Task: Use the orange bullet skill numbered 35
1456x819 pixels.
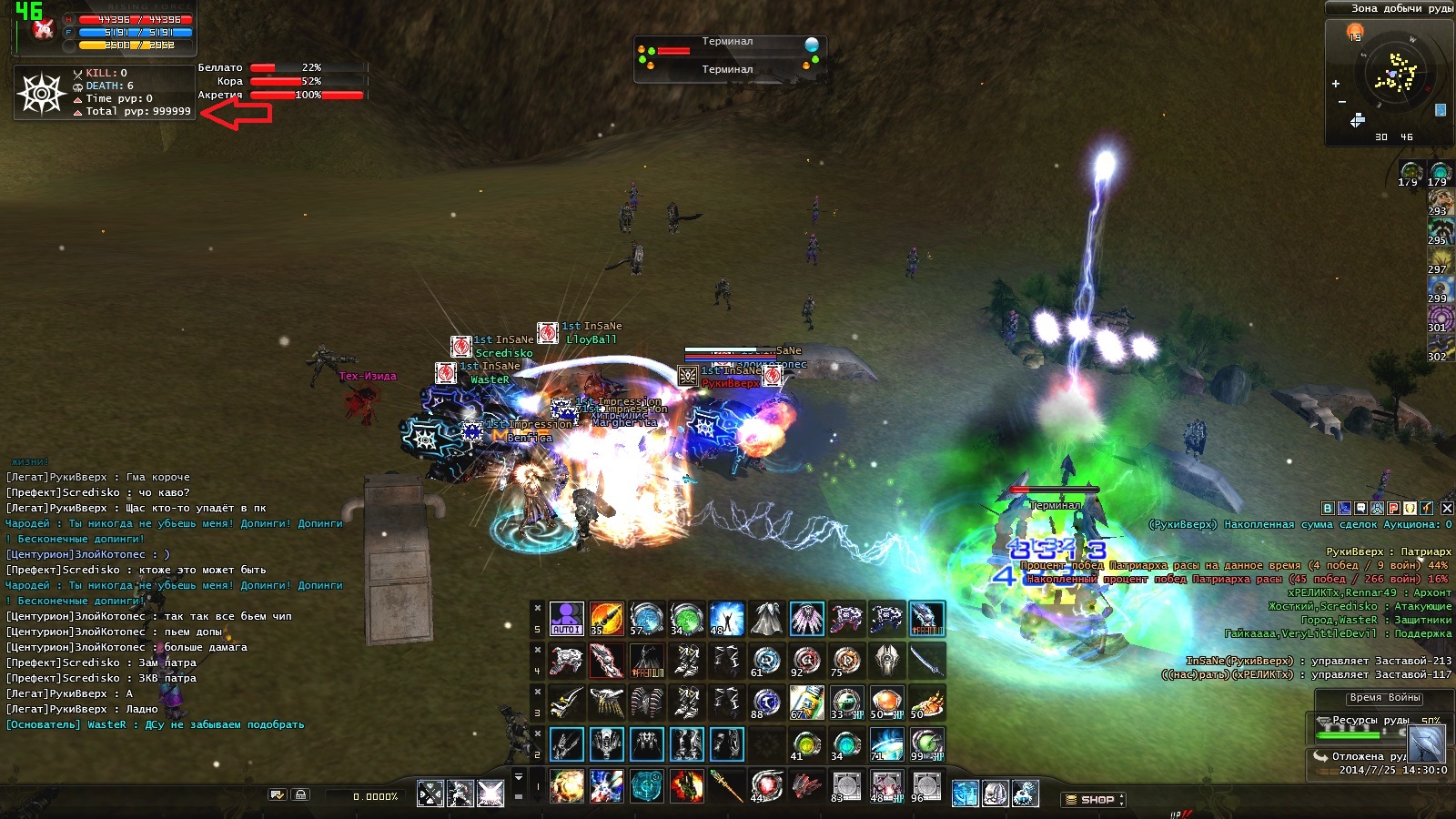Action: coord(606,619)
